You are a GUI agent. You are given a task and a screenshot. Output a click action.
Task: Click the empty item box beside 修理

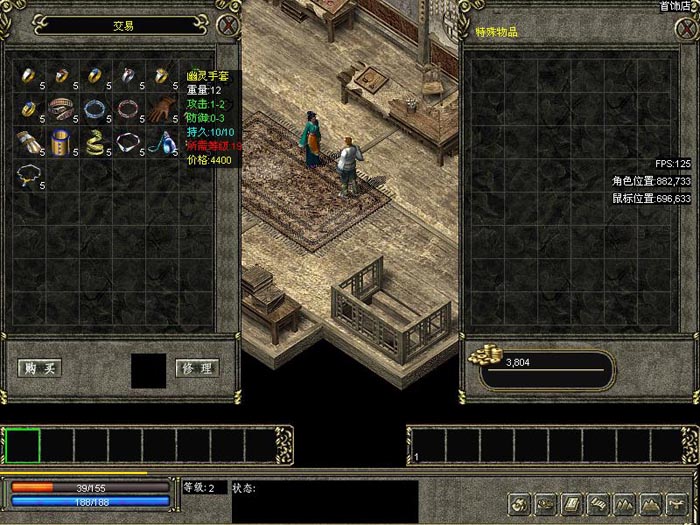pos(149,370)
